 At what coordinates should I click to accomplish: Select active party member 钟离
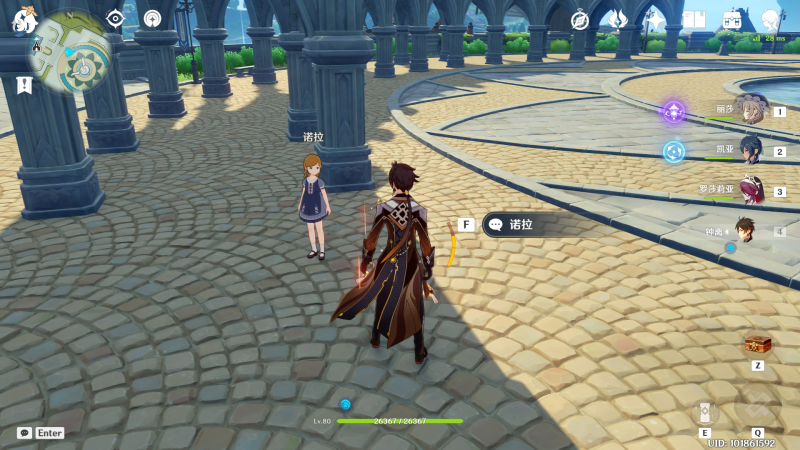tap(746, 231)
